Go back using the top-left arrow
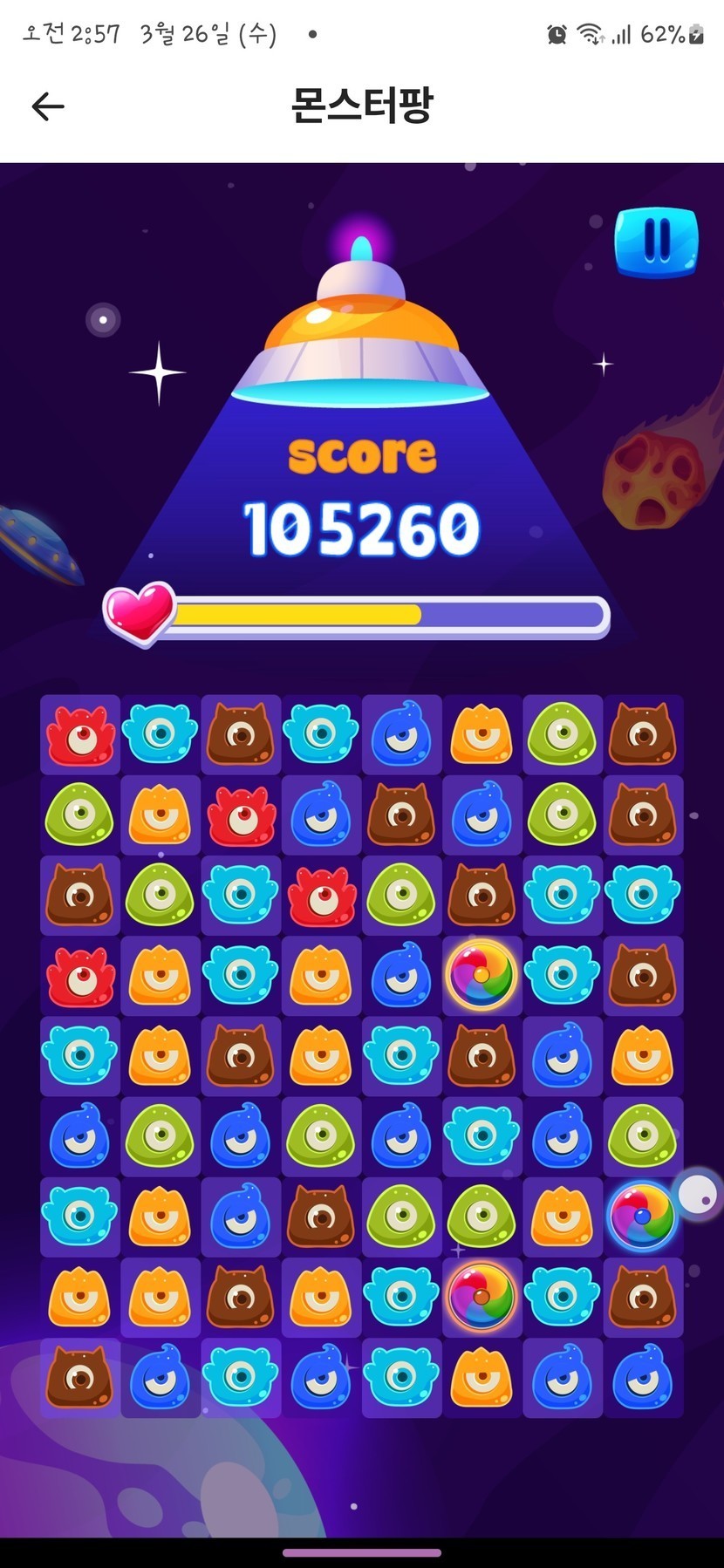724x1568 pixels. coord(48,106)
